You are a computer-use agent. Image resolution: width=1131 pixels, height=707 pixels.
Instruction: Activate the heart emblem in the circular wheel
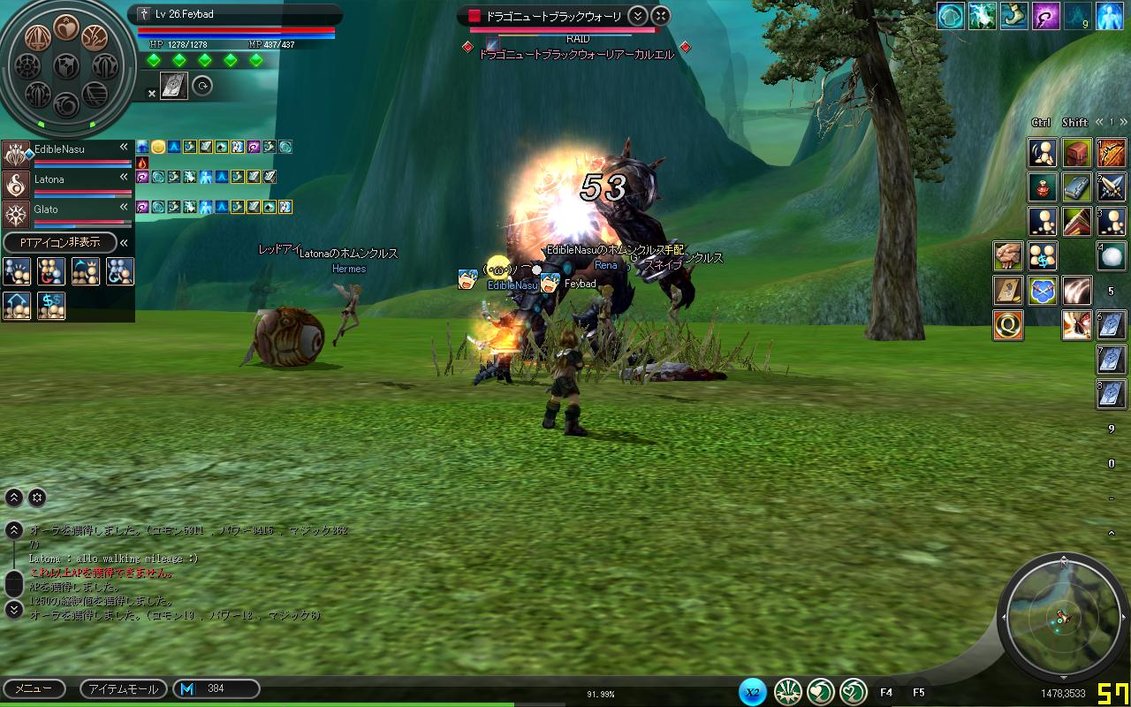[x=67, y=27]
